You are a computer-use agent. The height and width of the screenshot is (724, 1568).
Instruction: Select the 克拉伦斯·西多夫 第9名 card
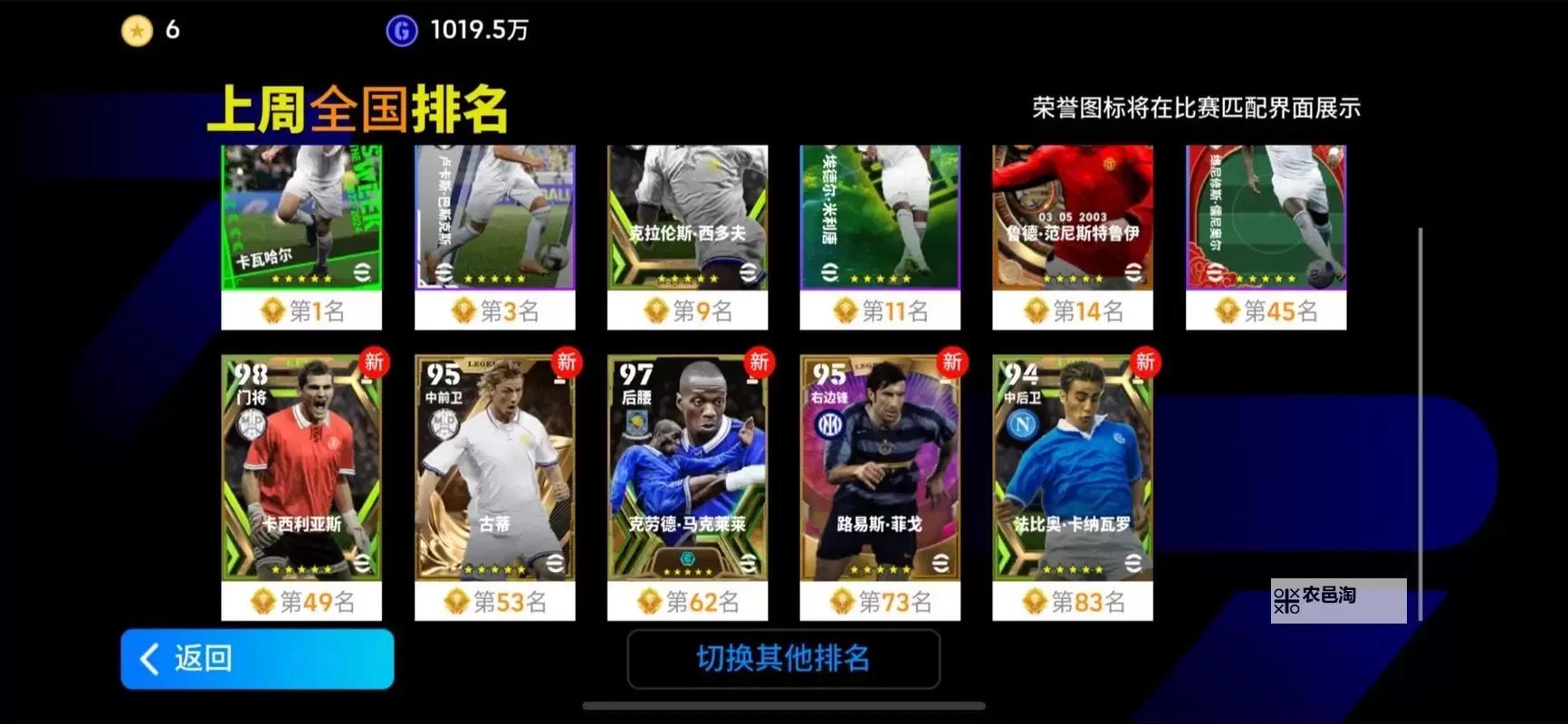point(687,217)
